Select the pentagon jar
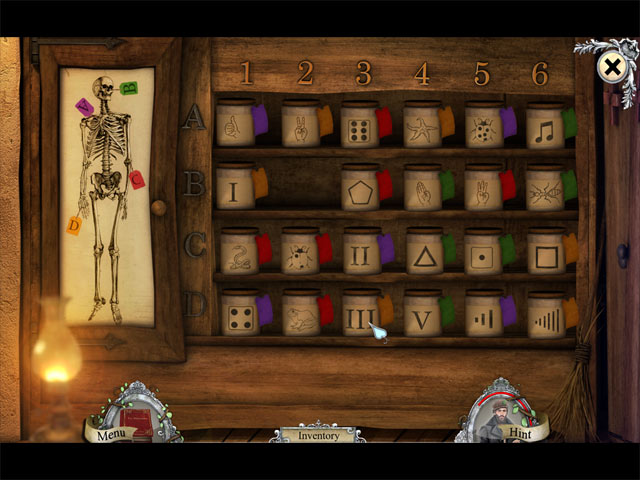The width and height of the screenshot is (640, 480). tap(359, 190)
